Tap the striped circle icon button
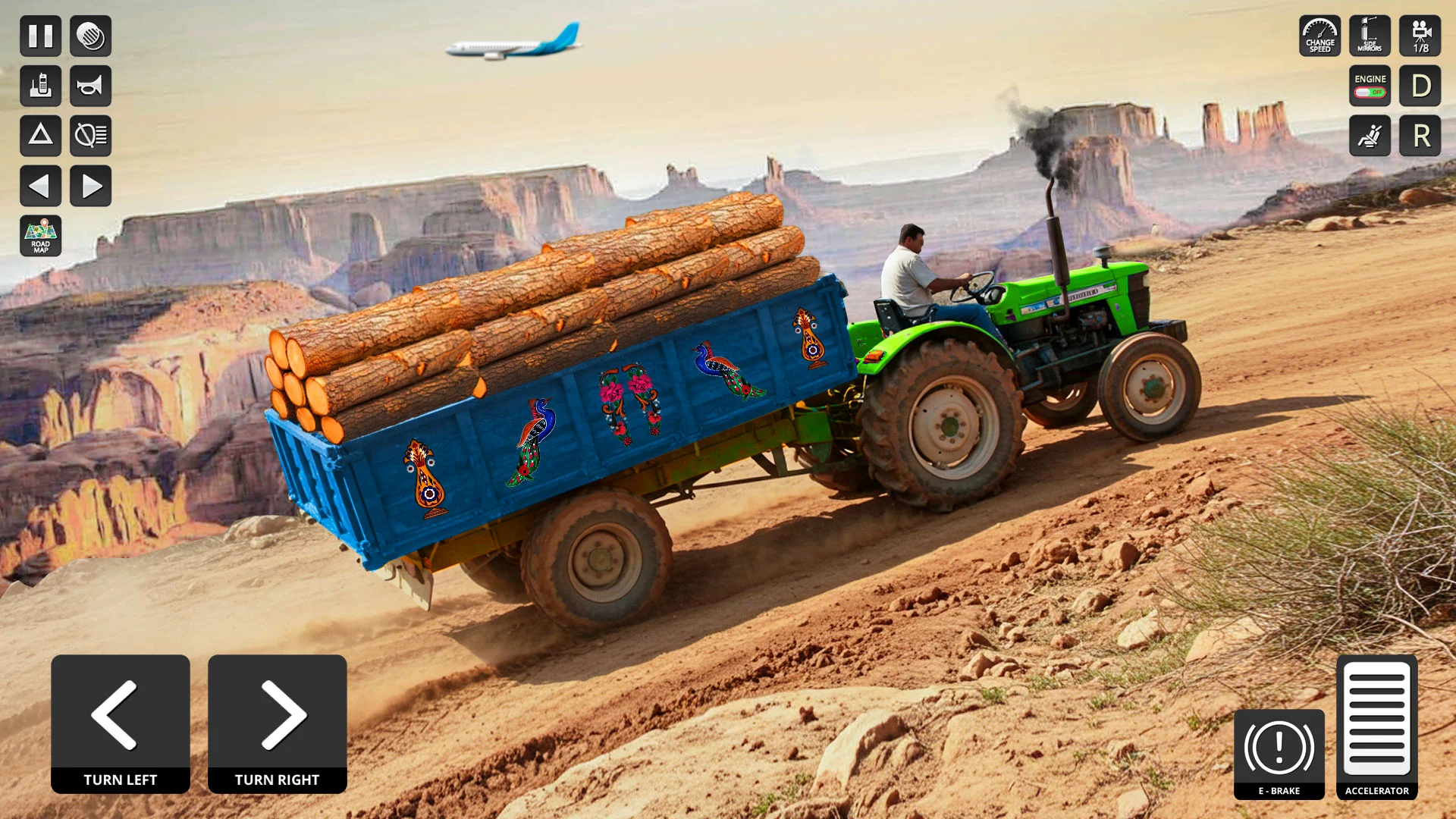1456x819 pixels. click(x=91, y=36)
